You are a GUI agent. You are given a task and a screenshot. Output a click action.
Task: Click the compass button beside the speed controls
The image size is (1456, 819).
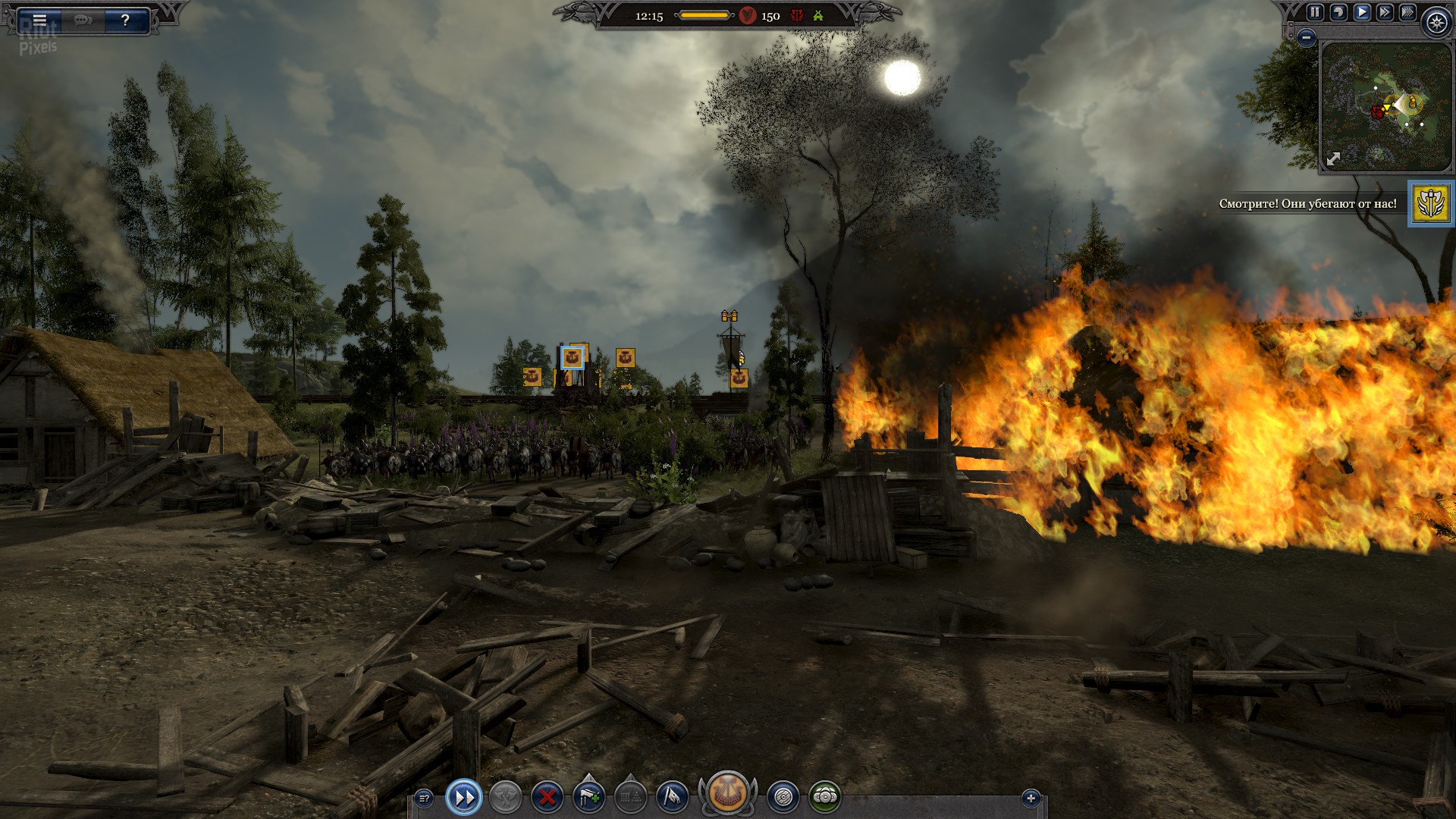1436,23
